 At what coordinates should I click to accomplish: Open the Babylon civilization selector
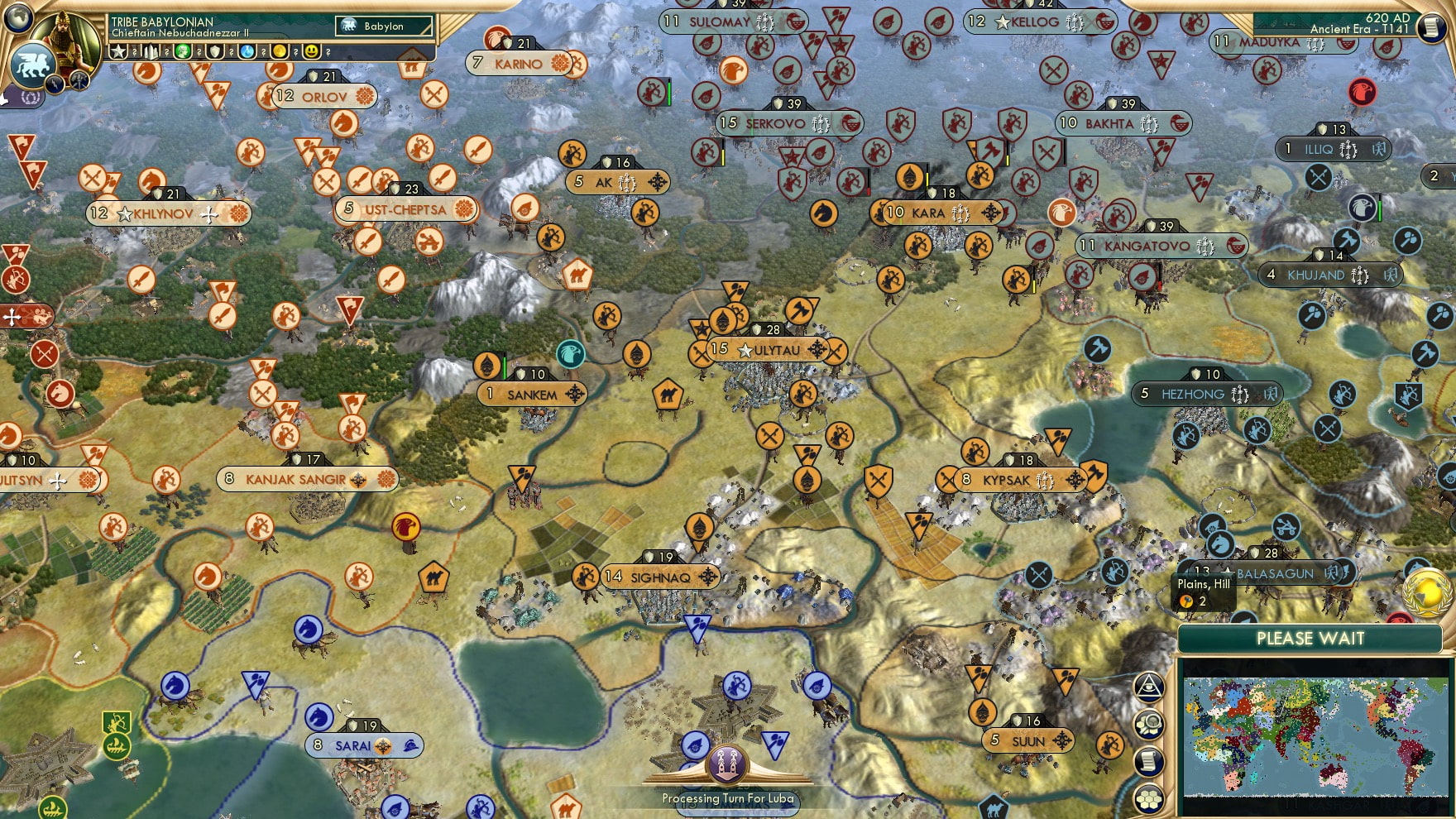click(385, 26)
